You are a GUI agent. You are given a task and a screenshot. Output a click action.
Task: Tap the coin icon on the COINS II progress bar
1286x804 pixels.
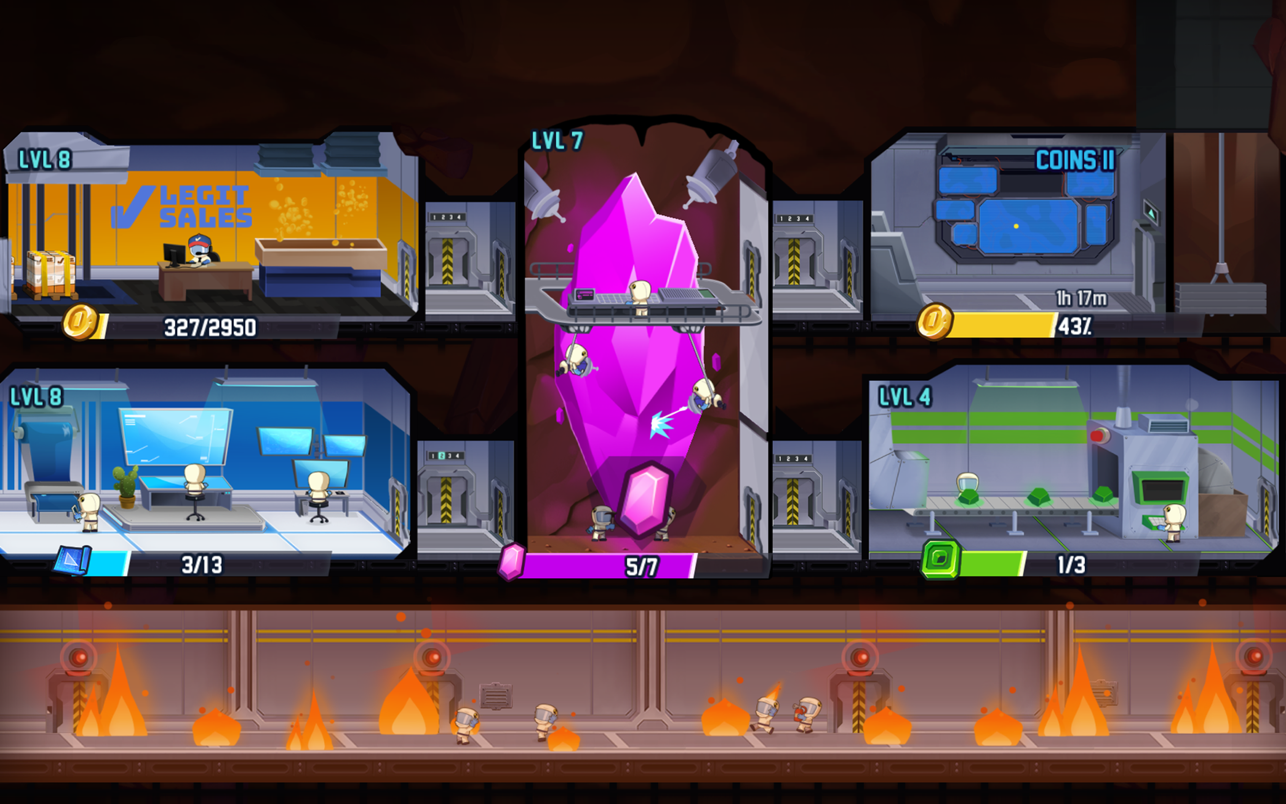(x=934, y=321)
